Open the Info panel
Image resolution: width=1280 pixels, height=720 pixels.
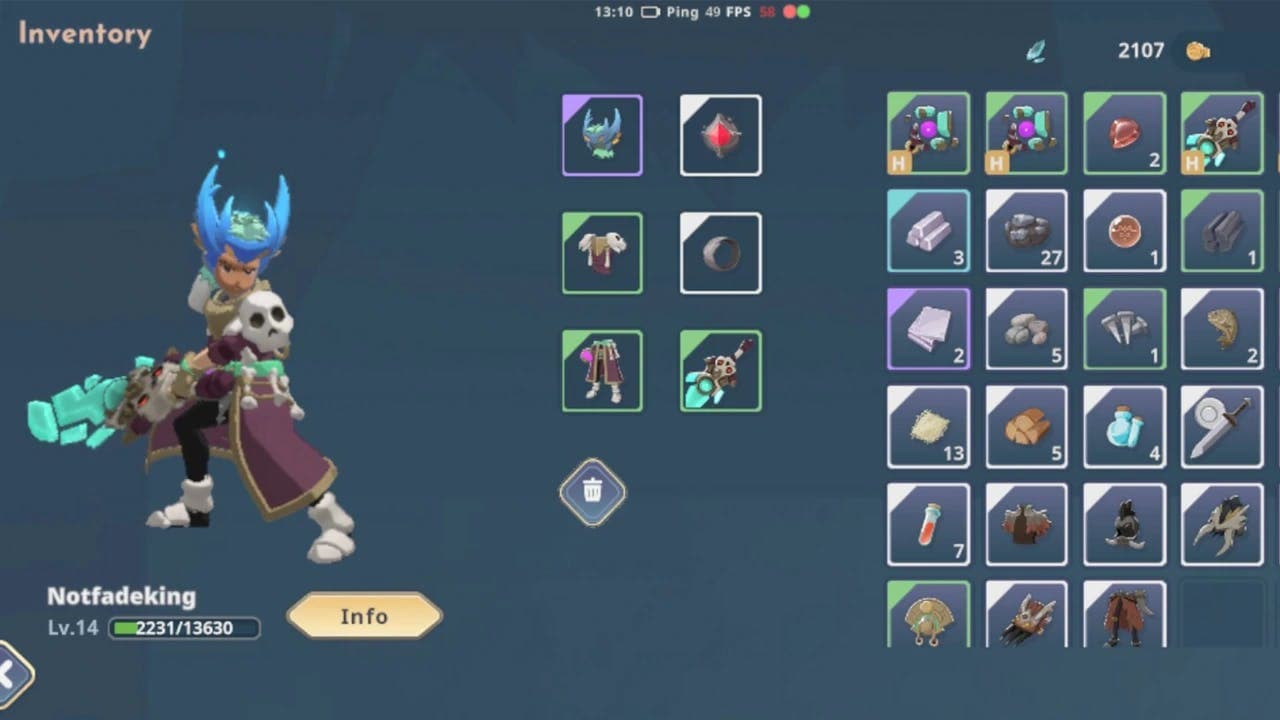point(364,617)
